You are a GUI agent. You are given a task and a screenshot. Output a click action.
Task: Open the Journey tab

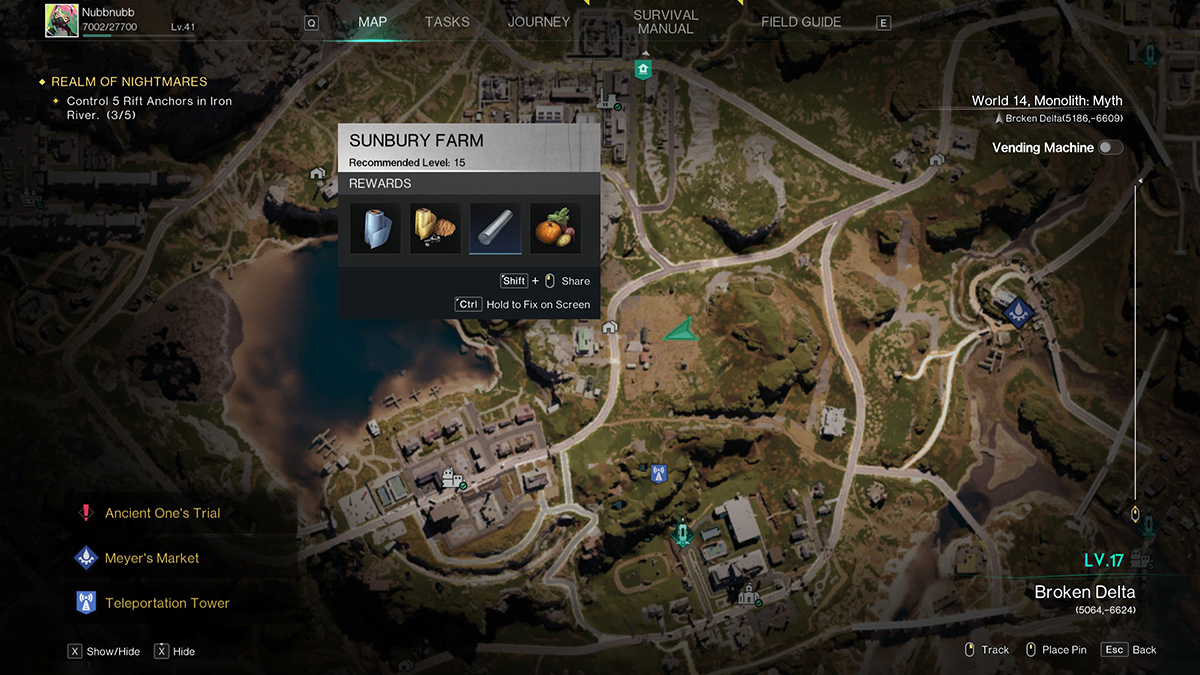pos(538,22)
